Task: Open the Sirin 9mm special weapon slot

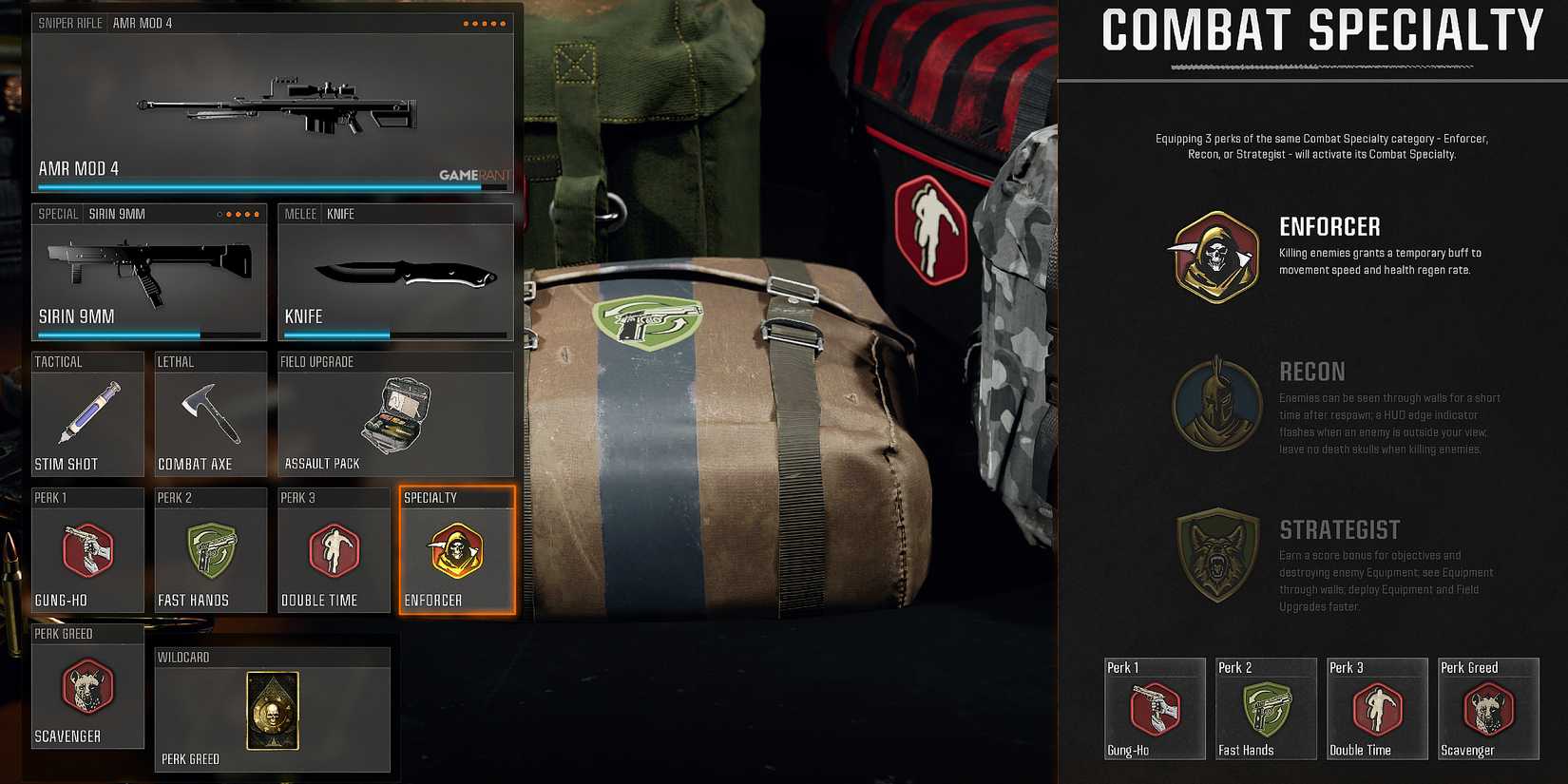Action: click(x=148, y=271)
